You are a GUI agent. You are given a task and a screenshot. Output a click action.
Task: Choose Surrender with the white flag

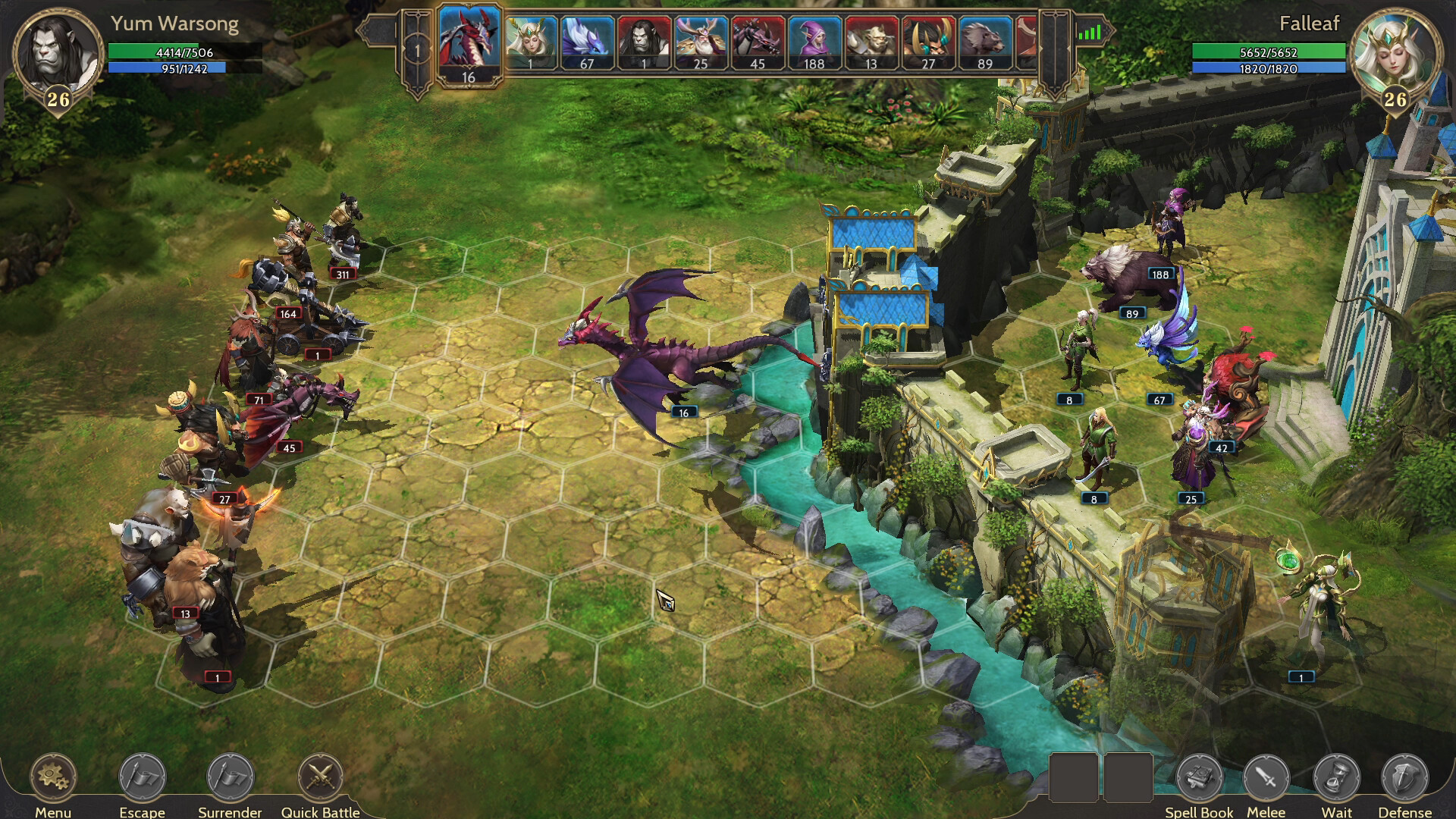tap(230, 777)
